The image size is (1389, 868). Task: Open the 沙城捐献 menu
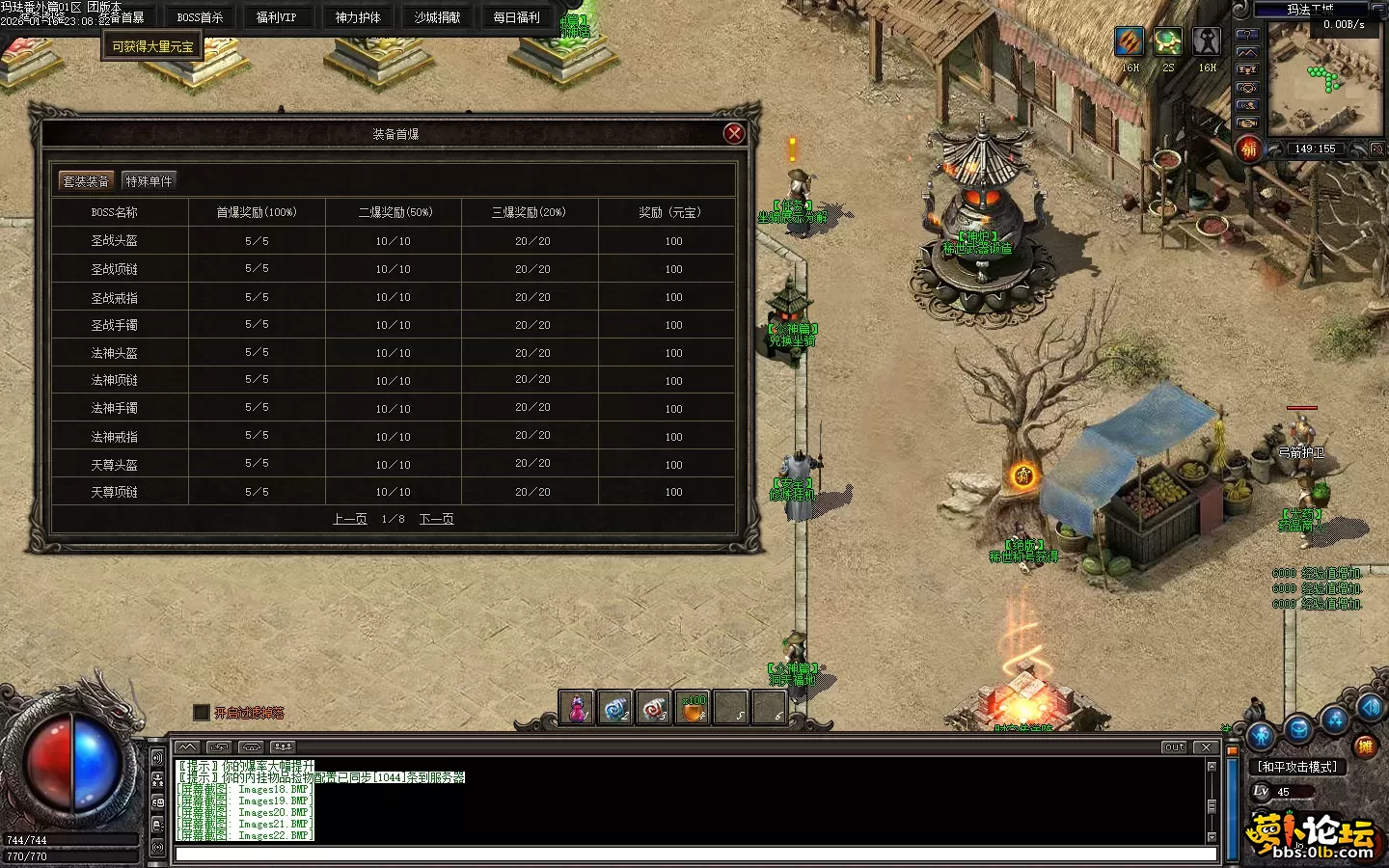point(437,17)
